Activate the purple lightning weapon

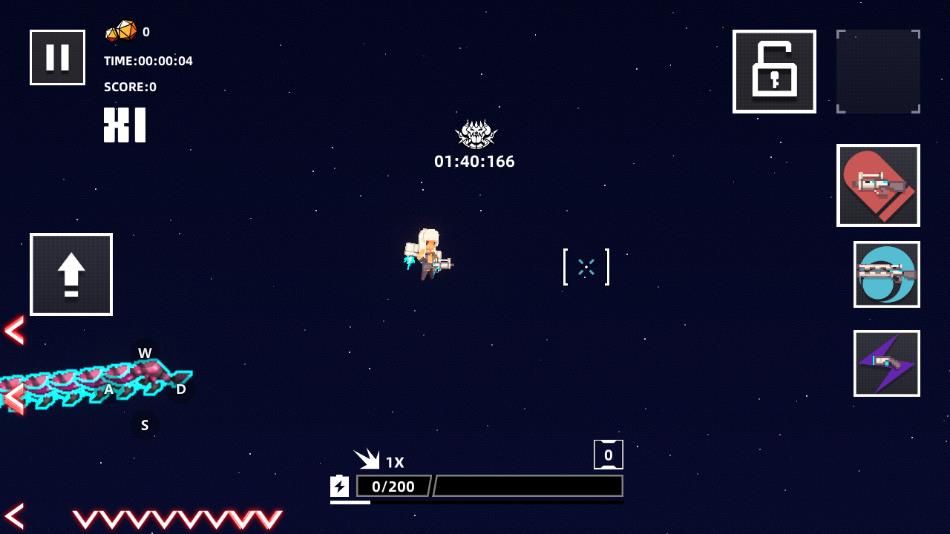886,363
